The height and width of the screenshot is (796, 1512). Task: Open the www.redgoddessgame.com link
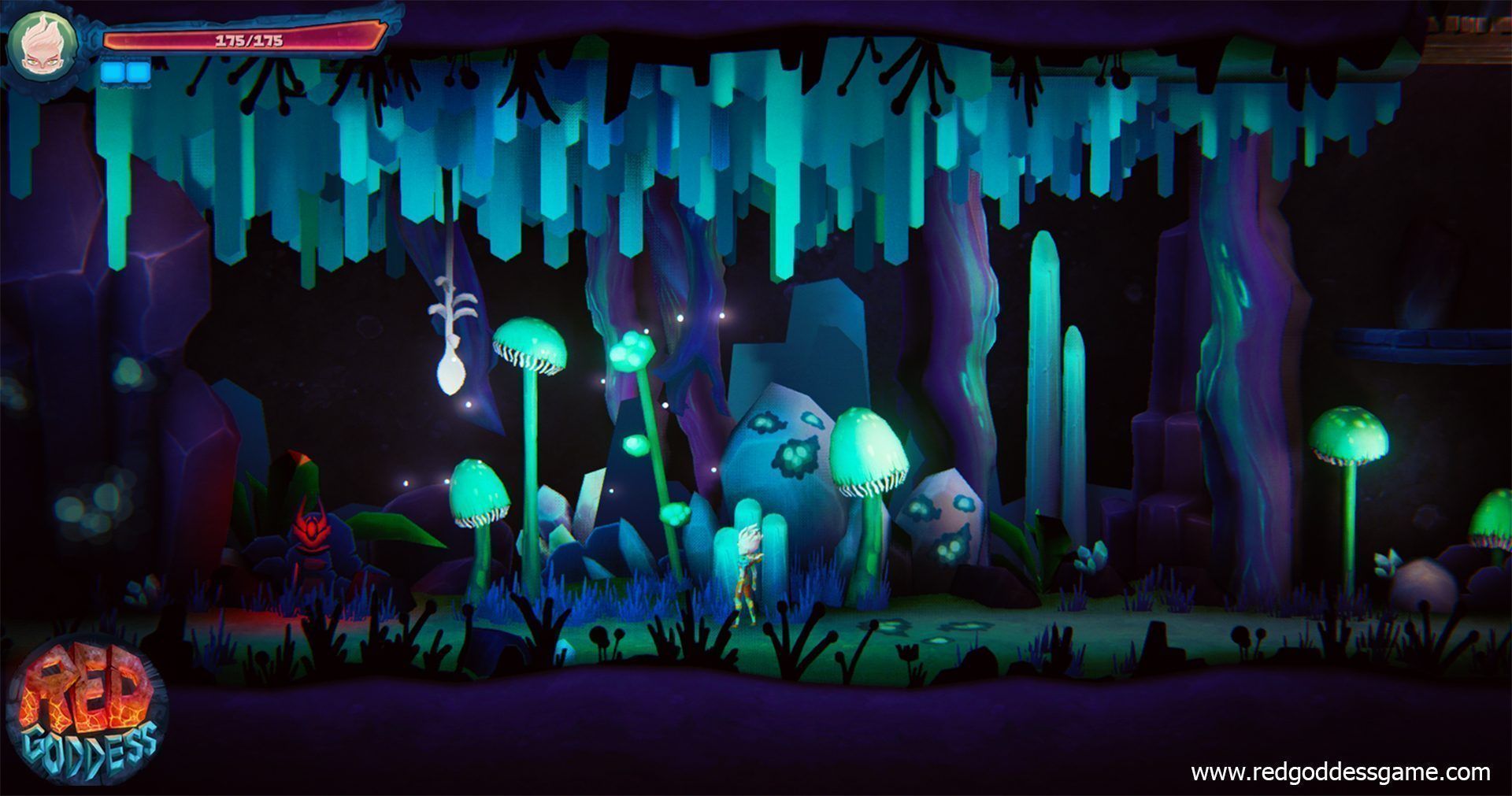(1340, 772)
